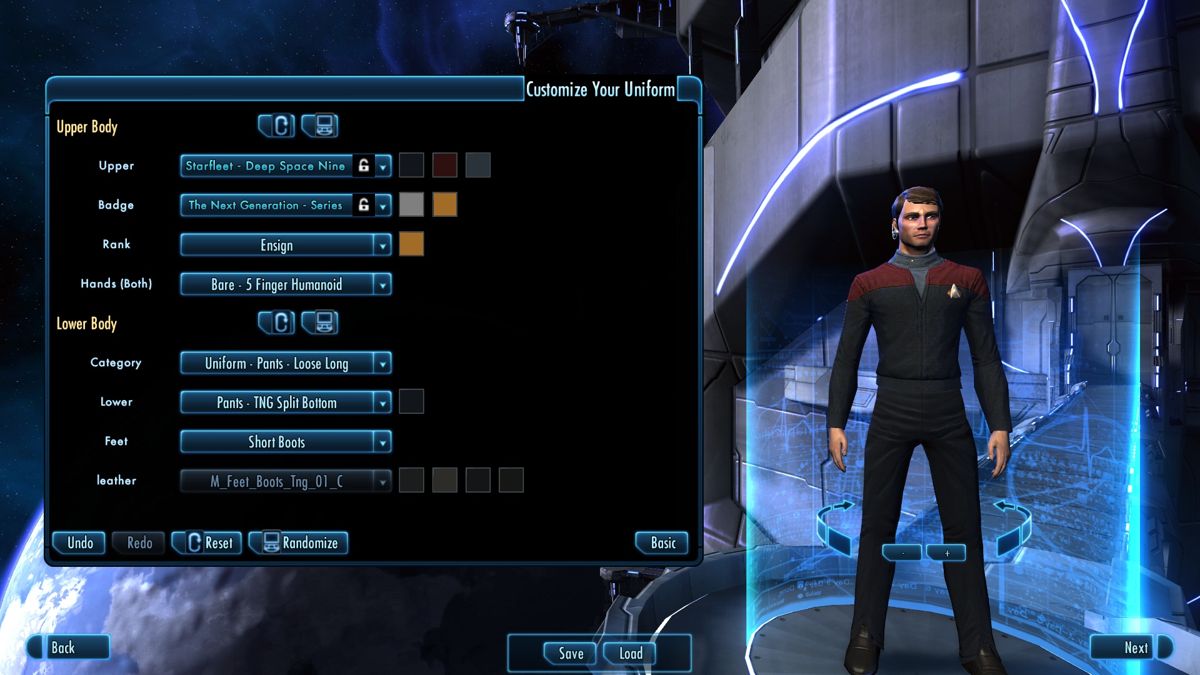Select the gold Badge color swatch
This screenshot has width=1200, height=675.
[x=444, y=205]
